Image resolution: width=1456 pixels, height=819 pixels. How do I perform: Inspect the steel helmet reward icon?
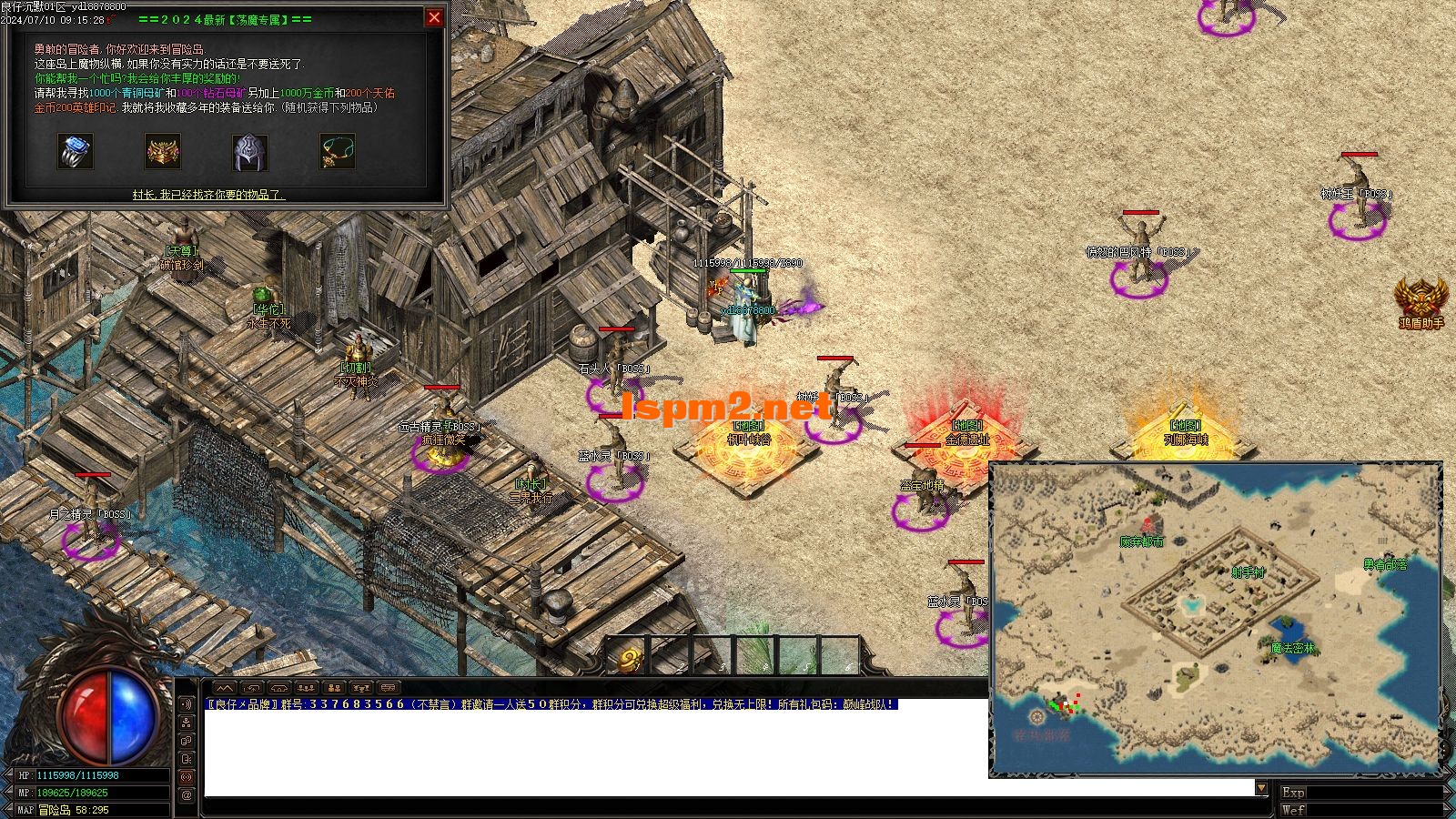(x=249, y=152)
